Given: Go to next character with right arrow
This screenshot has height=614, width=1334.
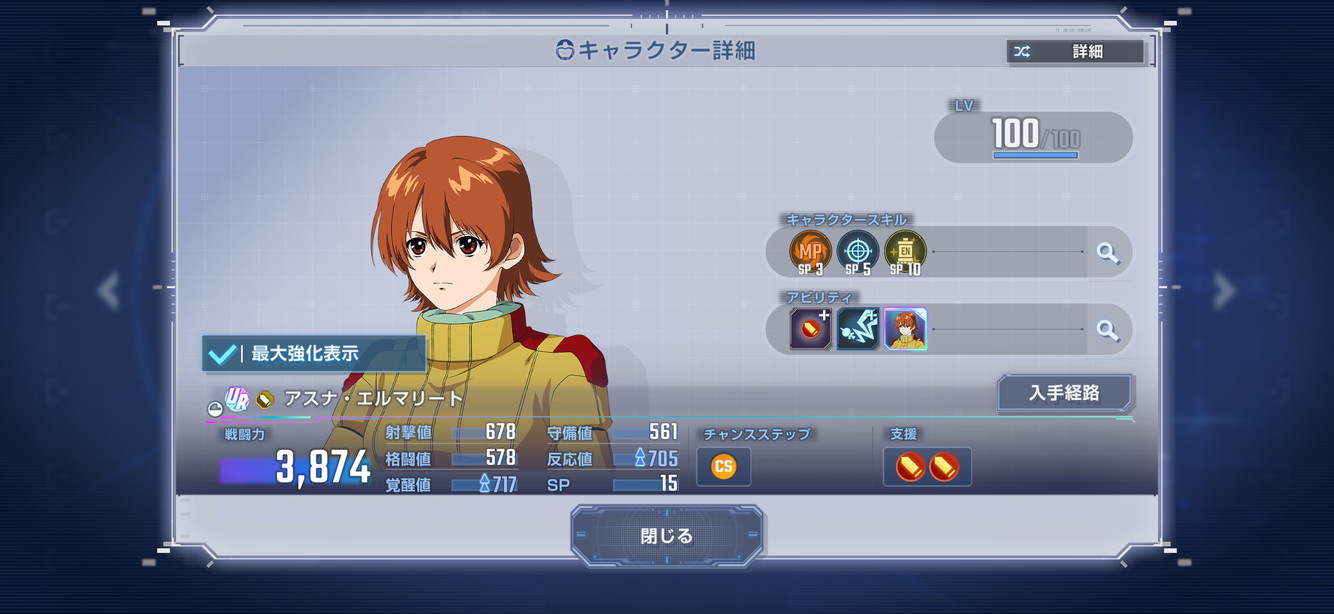Looking at the screenshot, I should click(1224, 290).
